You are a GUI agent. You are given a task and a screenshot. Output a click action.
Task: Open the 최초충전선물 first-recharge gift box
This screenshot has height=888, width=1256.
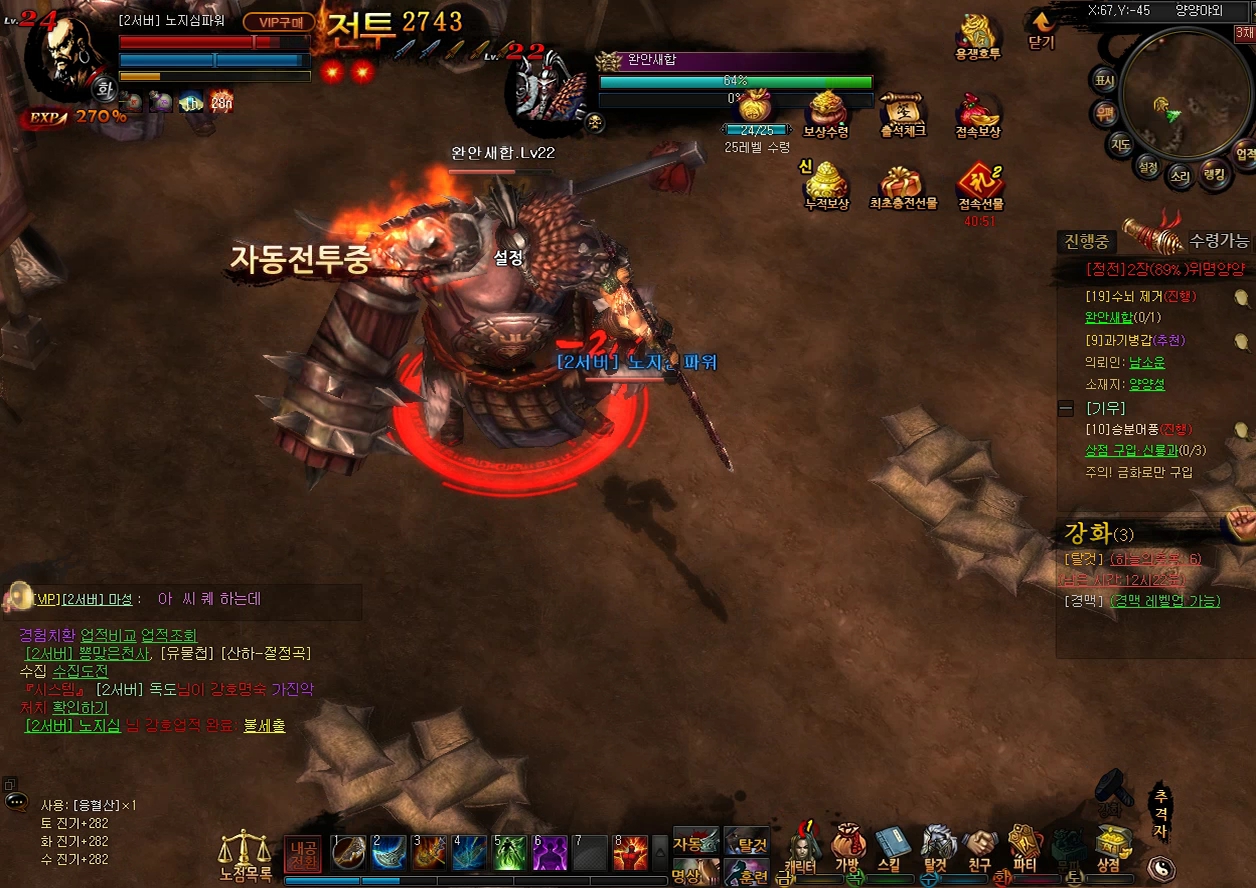[902, 185]
